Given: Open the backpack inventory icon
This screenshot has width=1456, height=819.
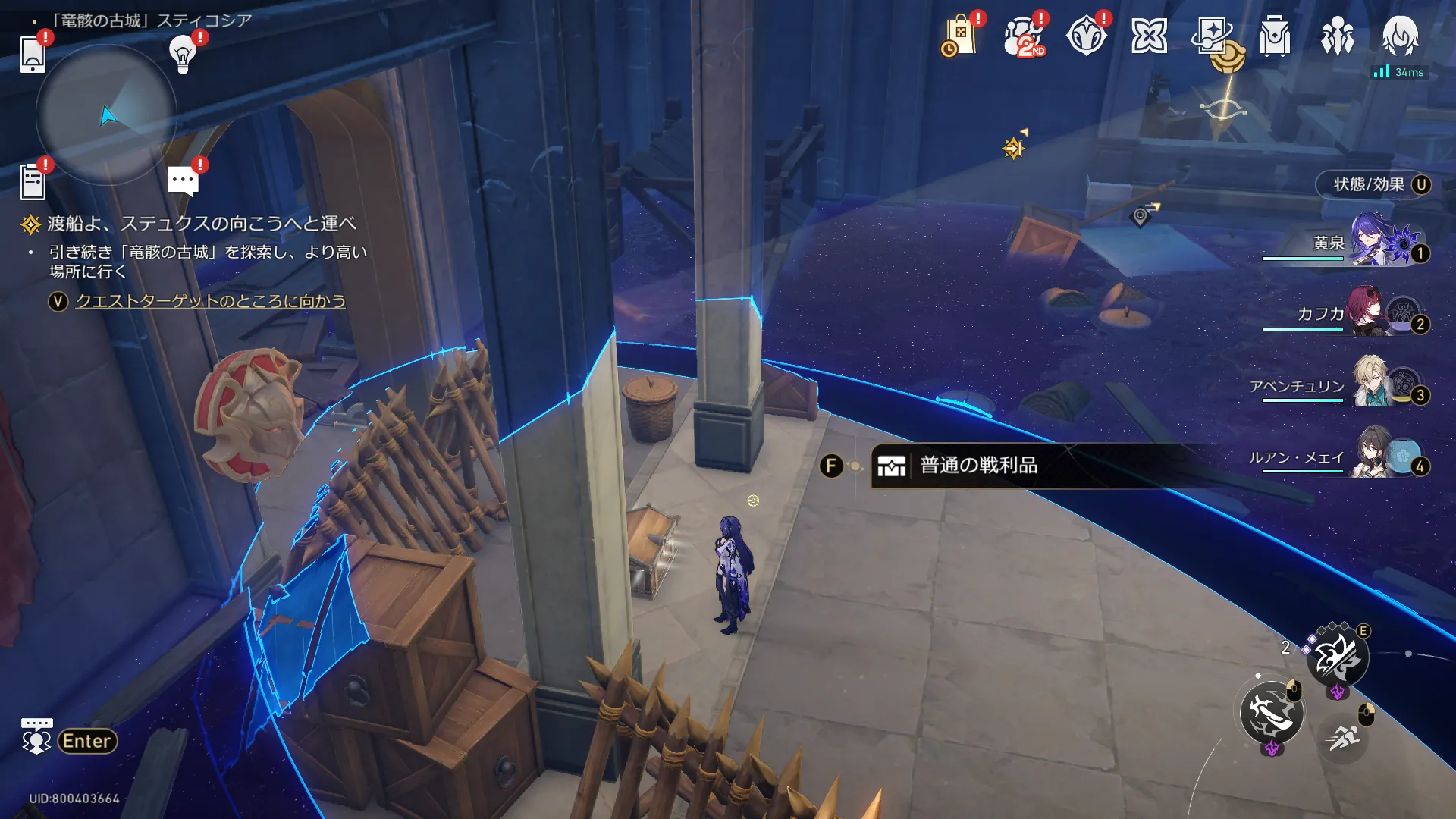Looking at the screenshot, I should point(1275,36).
